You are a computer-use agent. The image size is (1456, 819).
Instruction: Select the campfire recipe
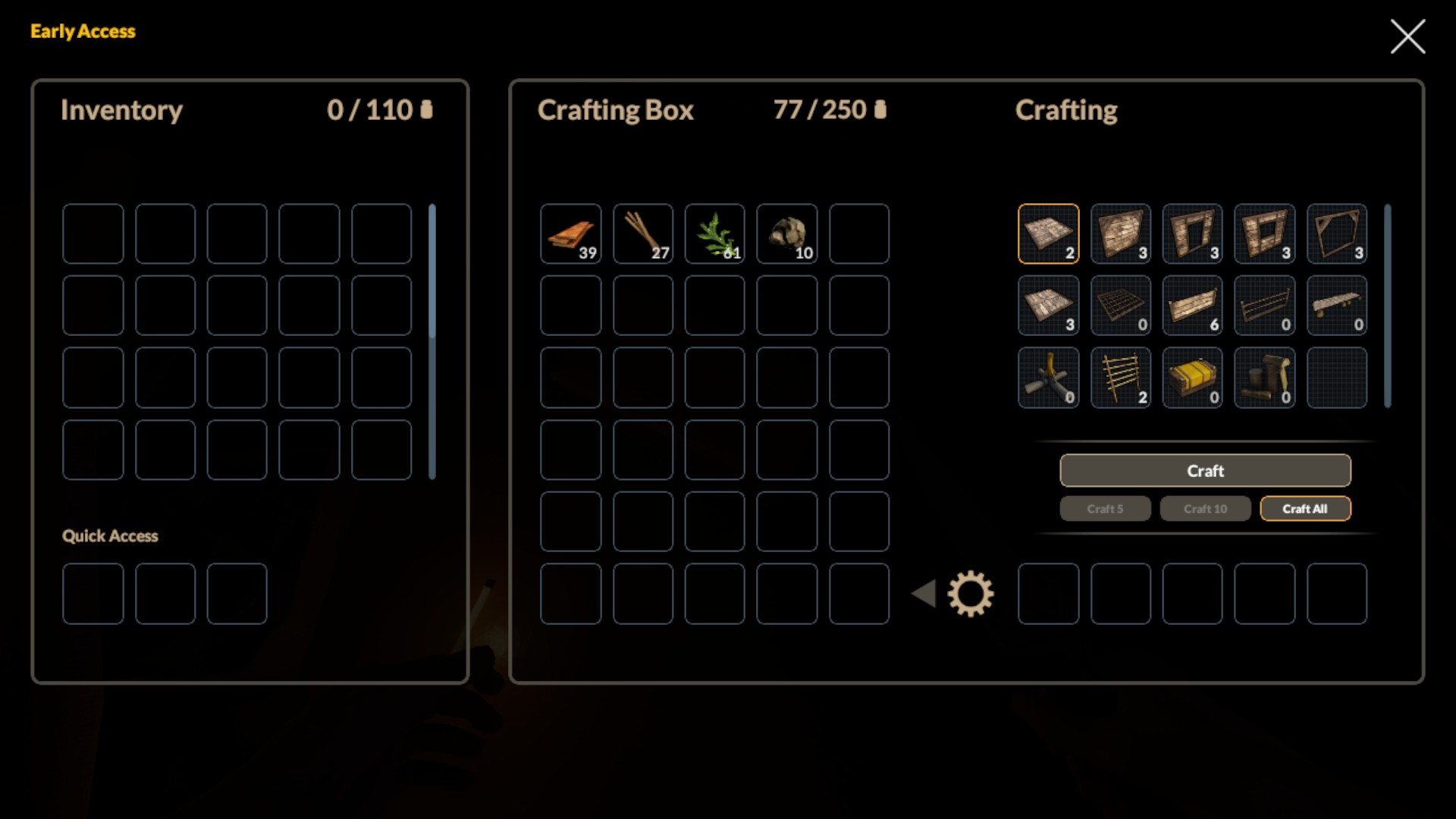pyautogui.click(x=1049, y=378)
